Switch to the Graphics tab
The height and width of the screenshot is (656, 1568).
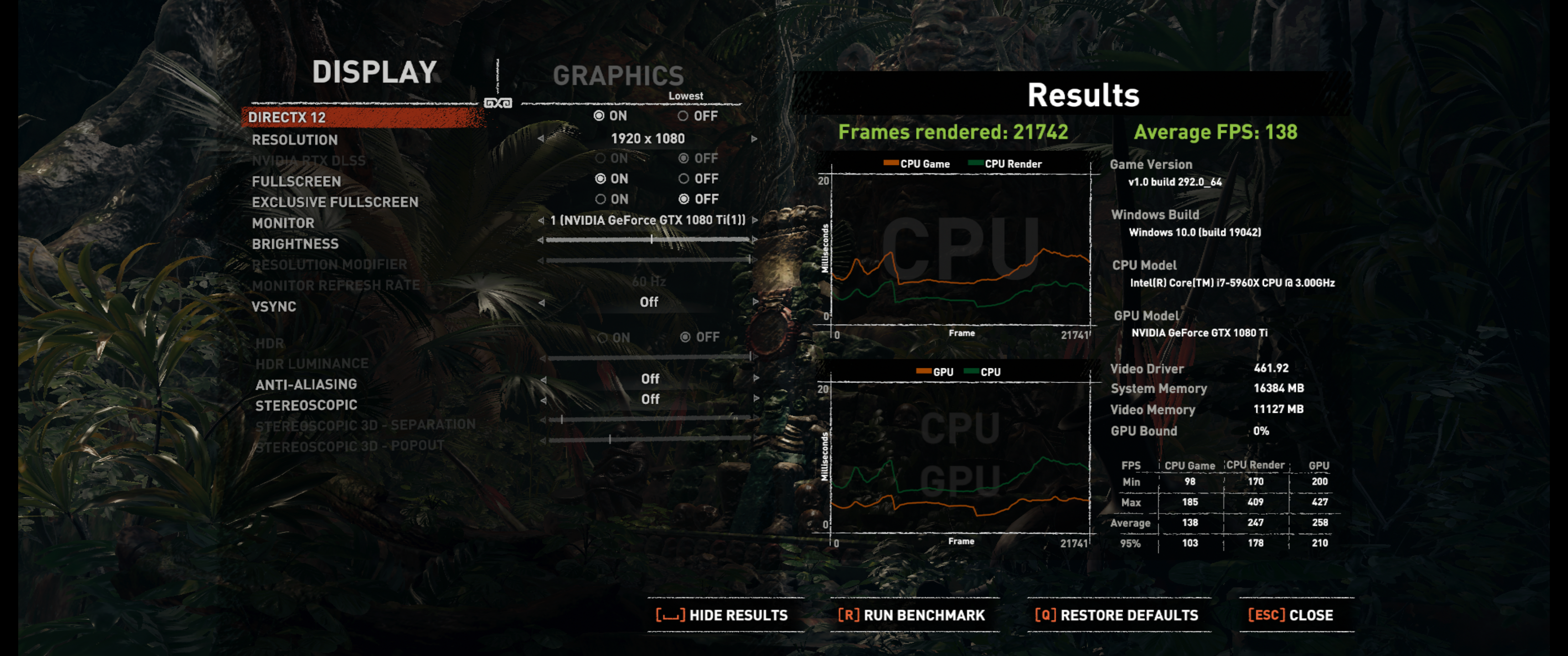(x=618, y=76)
